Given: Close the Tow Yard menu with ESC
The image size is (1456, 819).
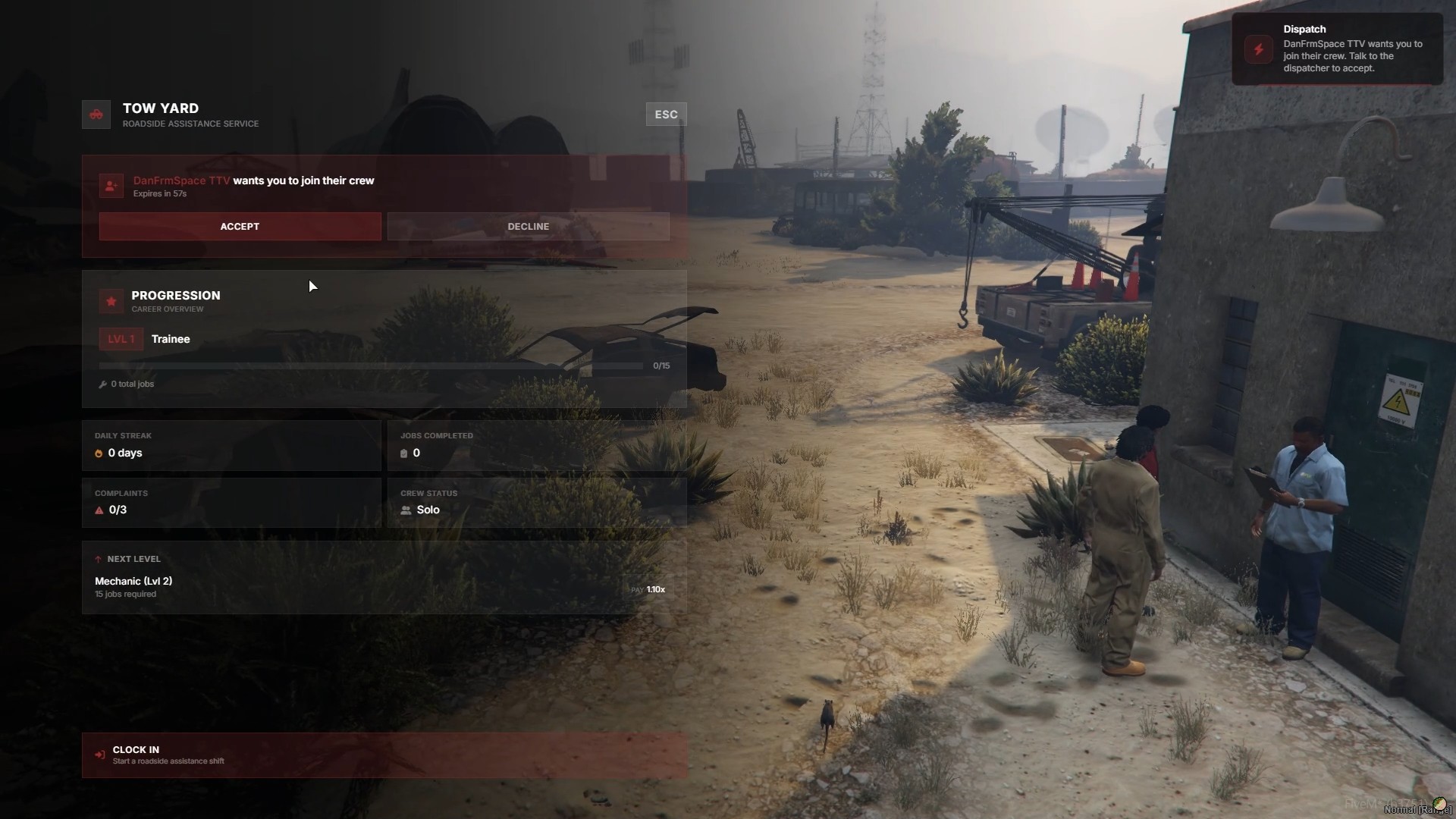Looking at the screenshot, I should pyautogui.click(x=666, y=115).
